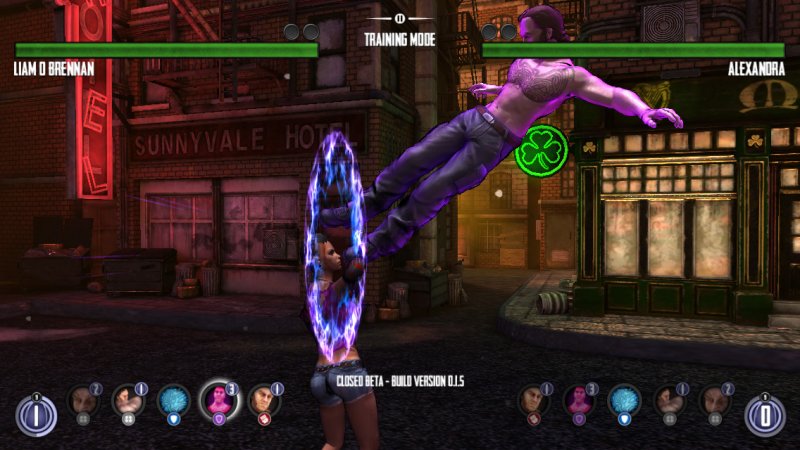Viewport: 800px width, 450px height.
Task: Select Liam's dim face card costing 2
Action: [82, 402]
